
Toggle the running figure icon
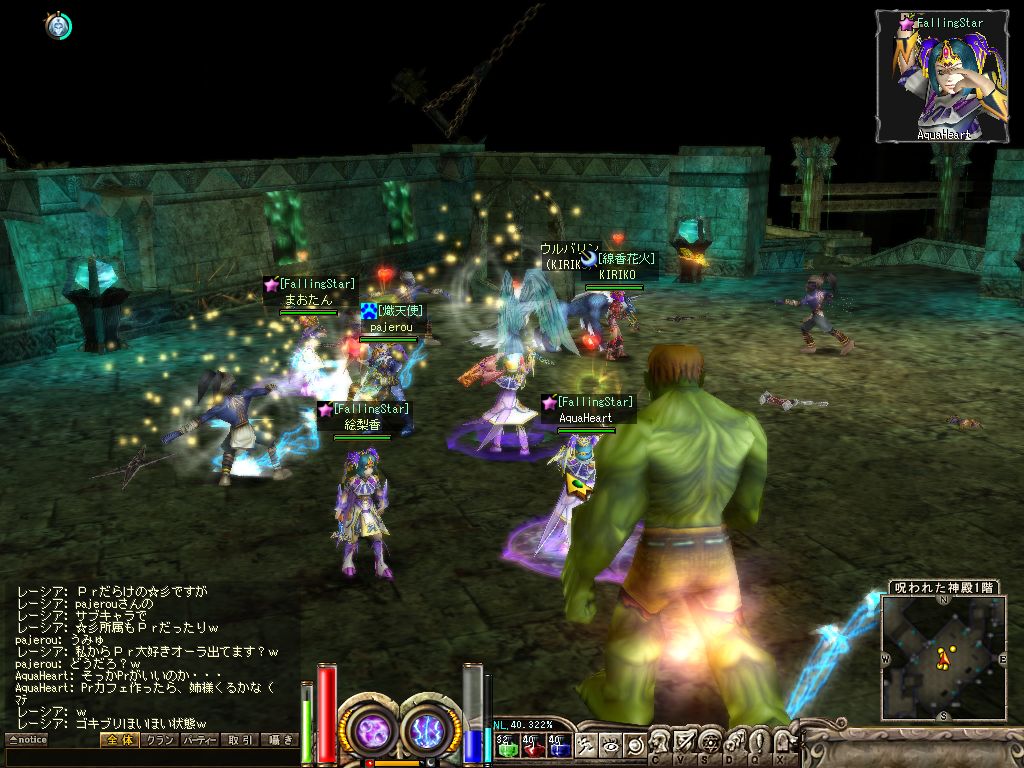586,745
